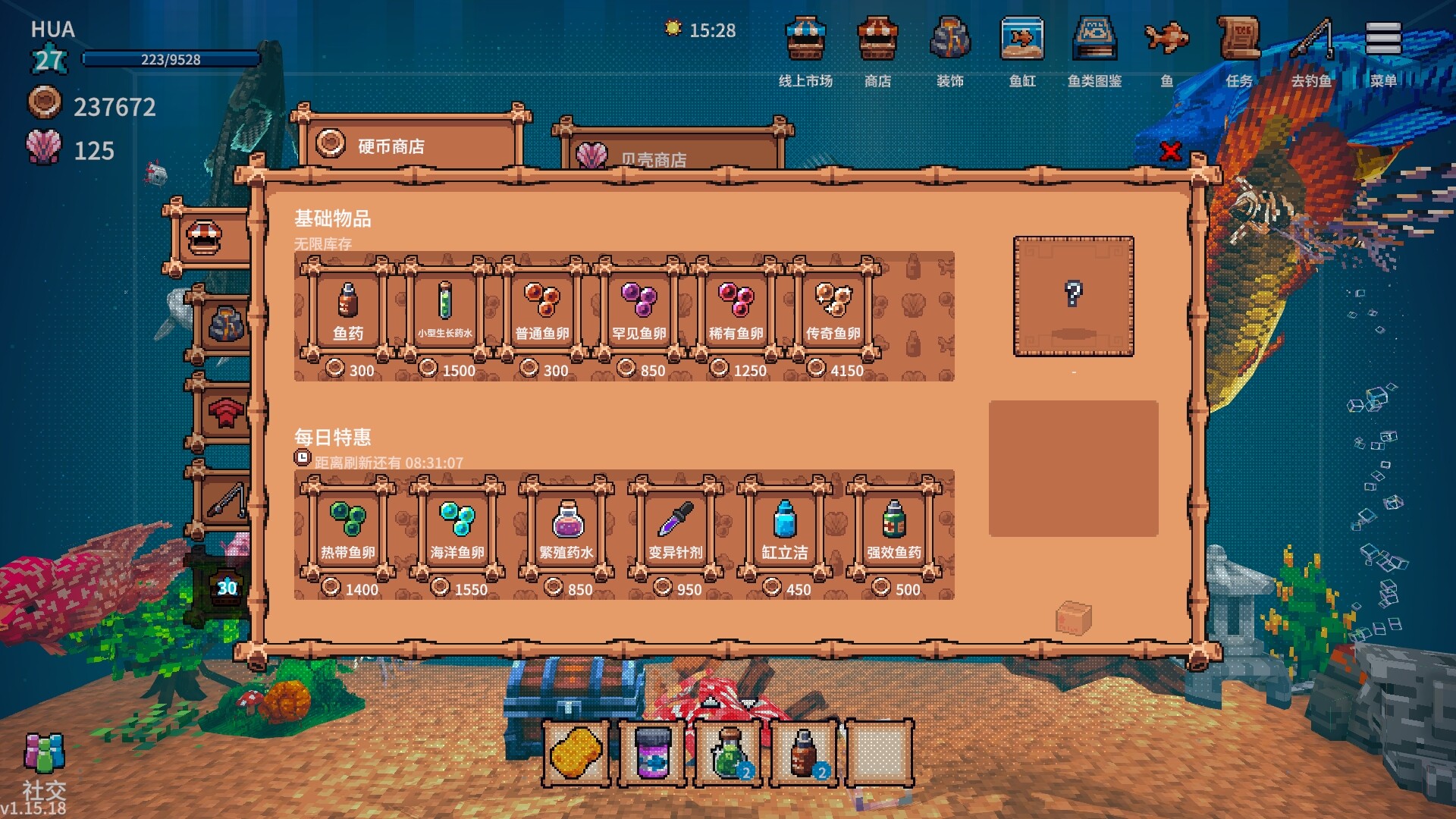Select the 稀有鱼卵 rare fish egg
Viewport: 1456px width, 819px height.
click(736, 309)
